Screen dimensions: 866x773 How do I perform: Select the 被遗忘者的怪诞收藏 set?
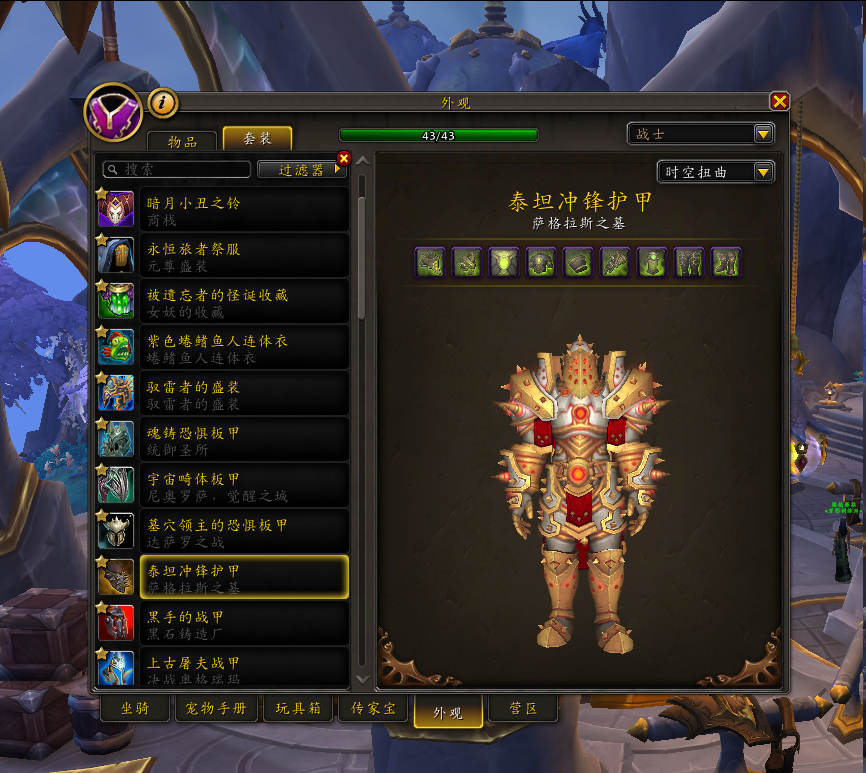[222, 301]
